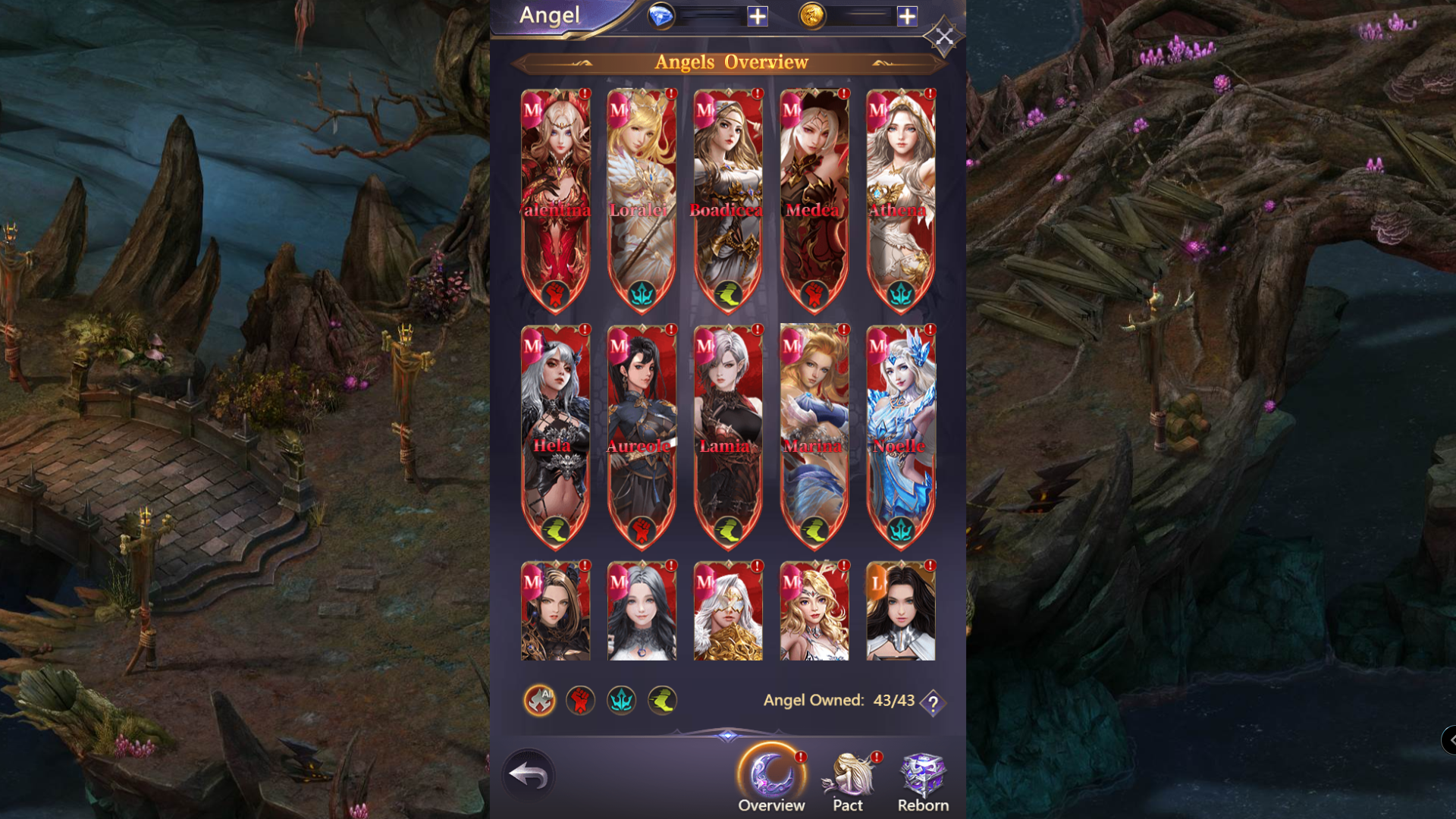Toggle the teal trident element filter
The height and width of the screenshot is (819, 1456).
point(621,700)
